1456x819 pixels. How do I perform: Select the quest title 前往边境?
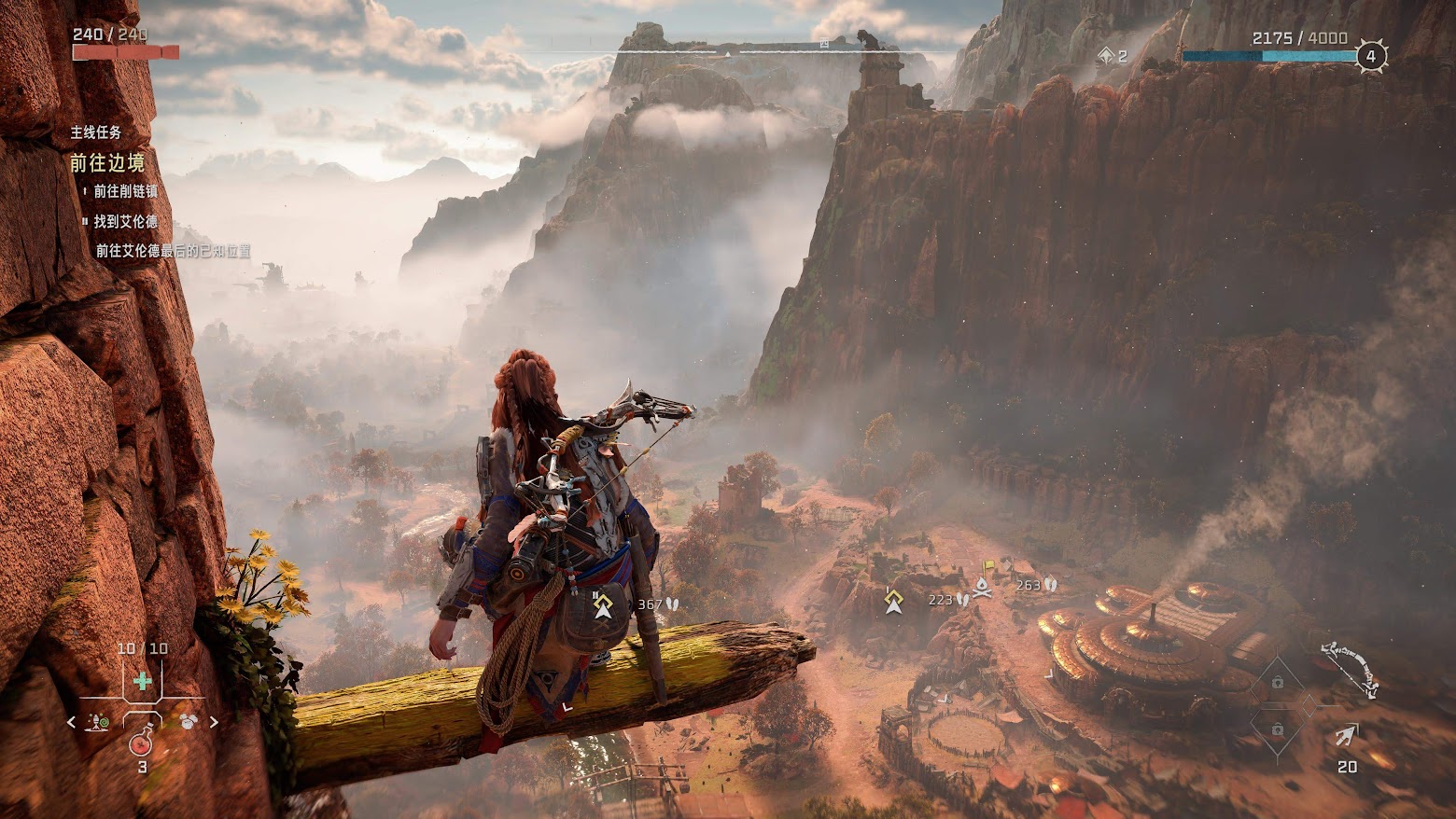[108, 163]
